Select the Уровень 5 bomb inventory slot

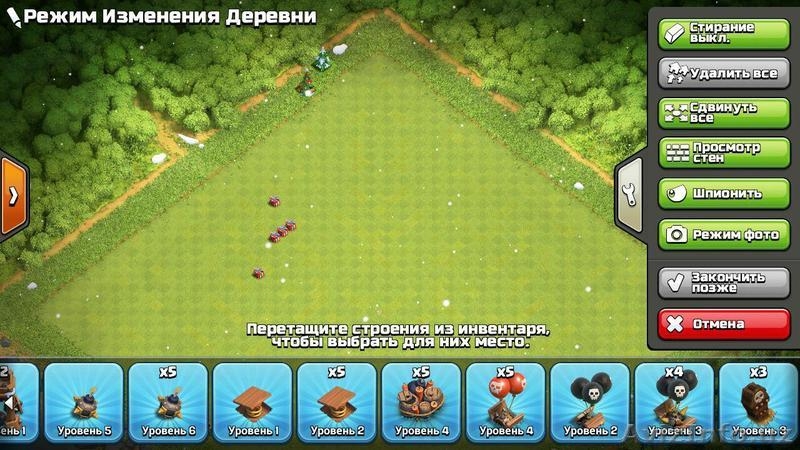tap(84, 402)
